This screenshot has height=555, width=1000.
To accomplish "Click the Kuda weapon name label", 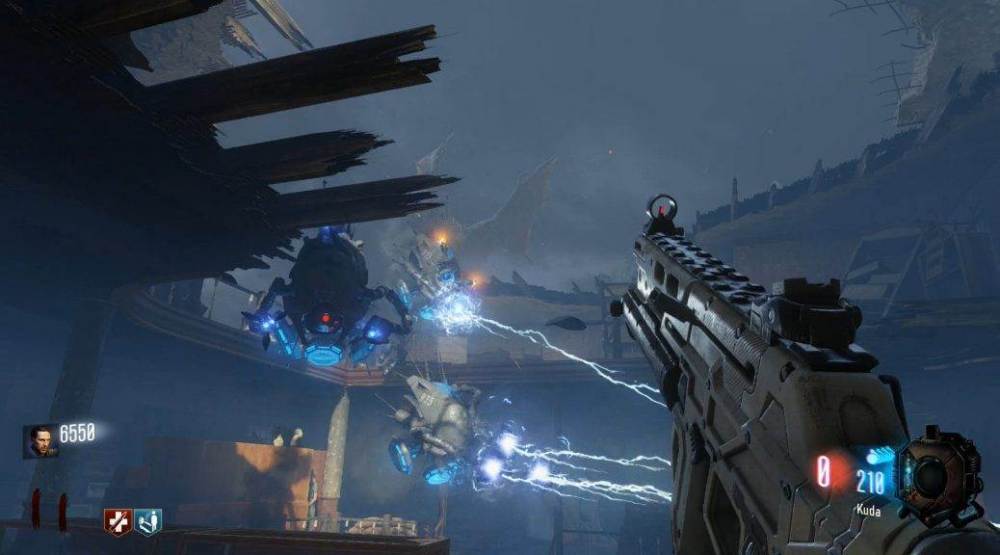I will pyautogui.click(x=868, y=509).
